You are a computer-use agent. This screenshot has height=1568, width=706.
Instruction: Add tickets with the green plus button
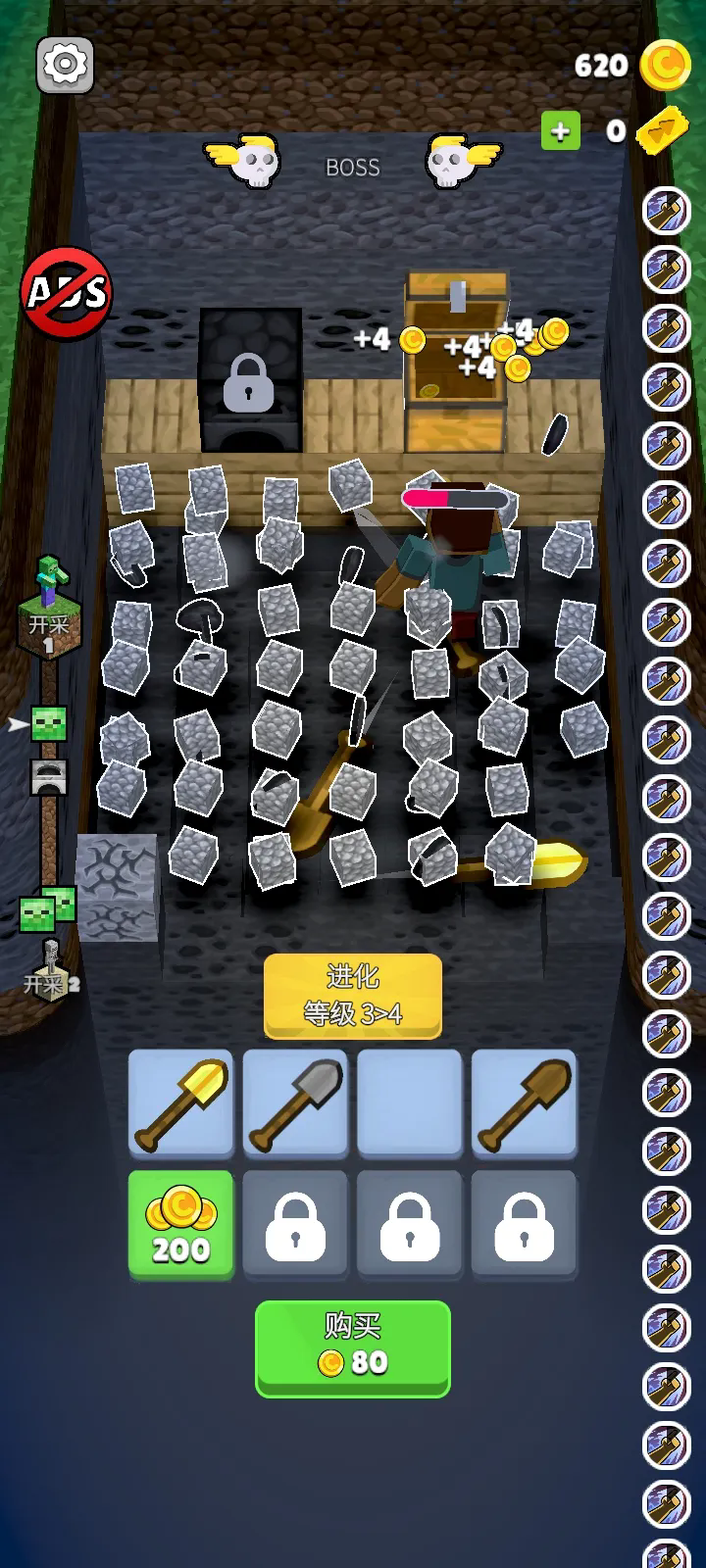pos(560,131)
